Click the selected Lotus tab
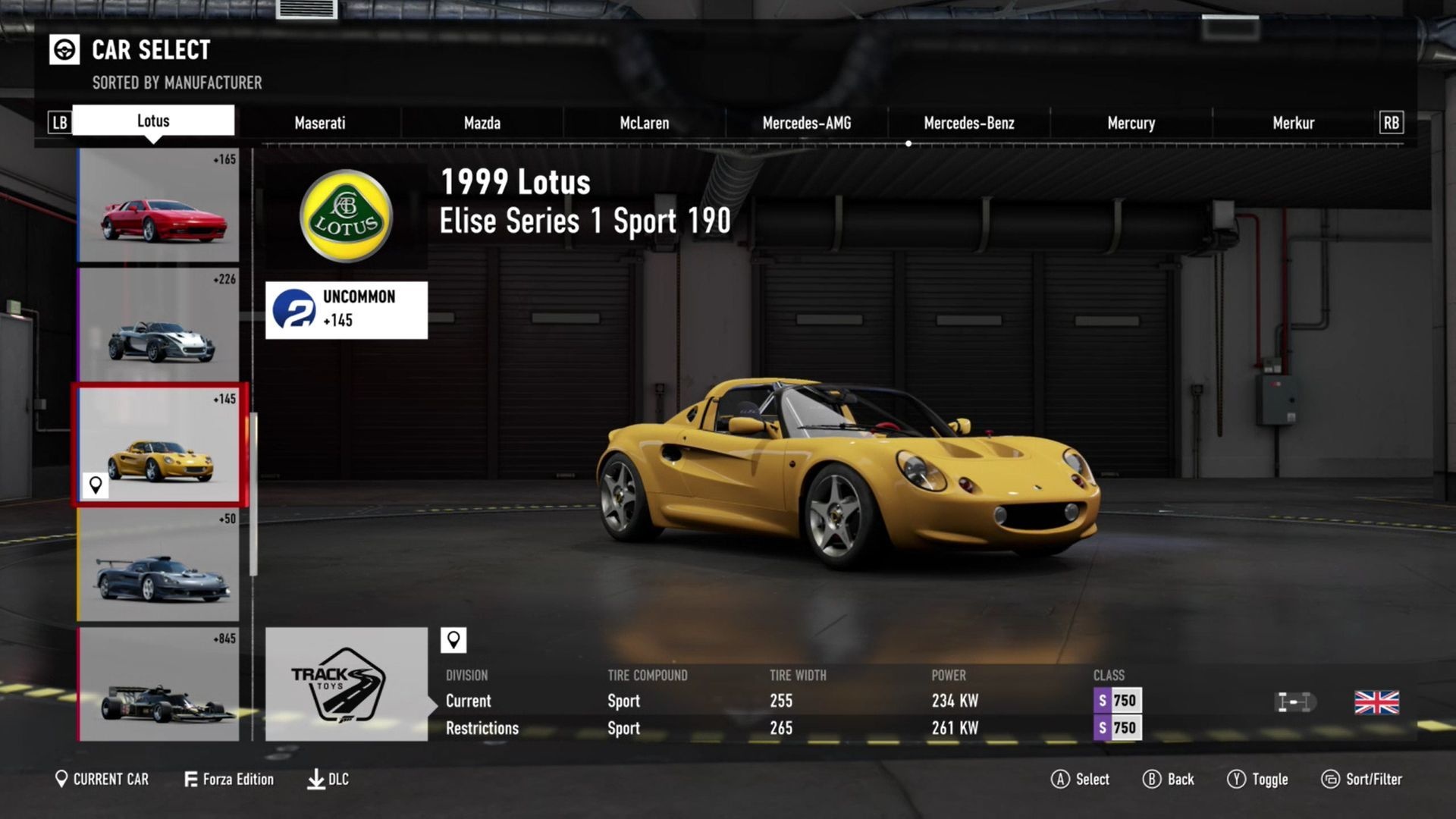The width and height of the screenshot is (1456, 819). point(153,121)
